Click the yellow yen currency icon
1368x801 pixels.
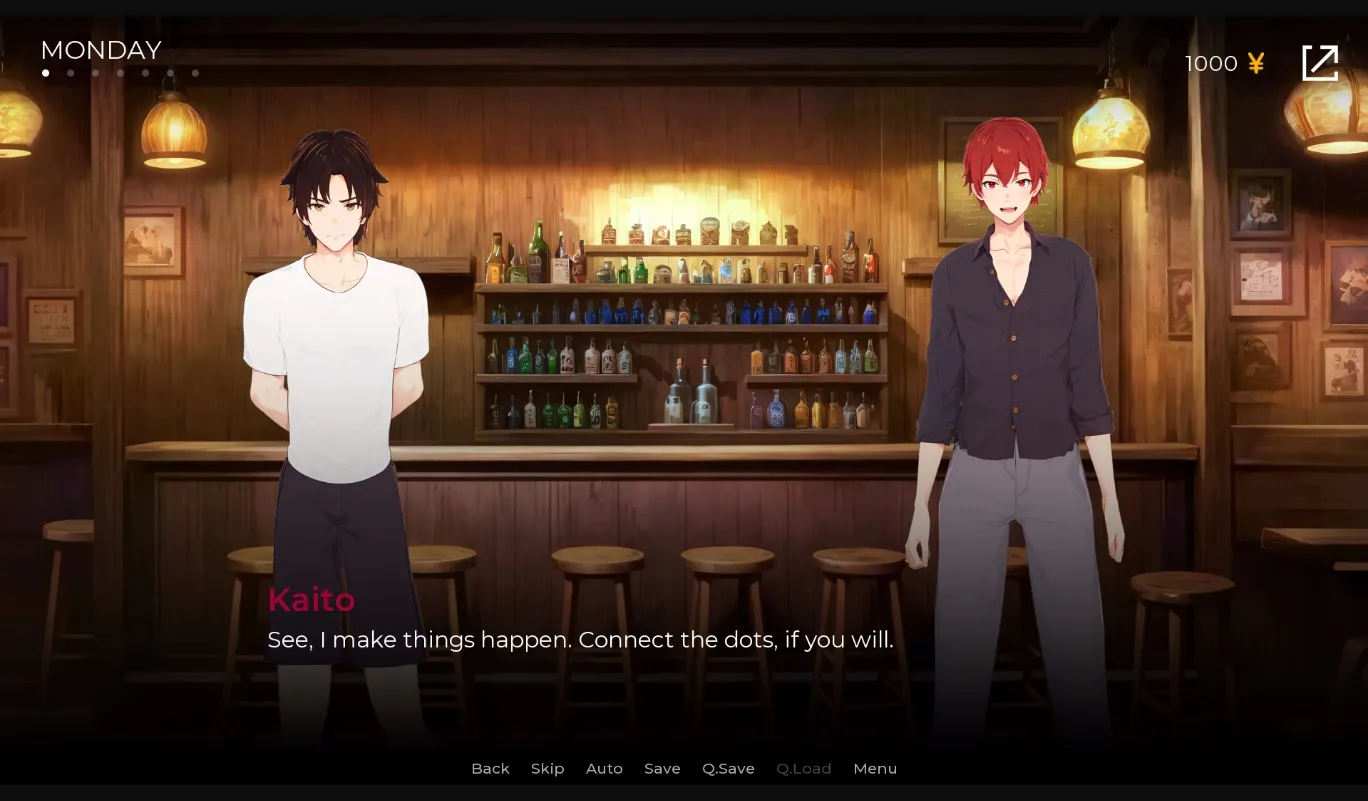point(1256,63)
